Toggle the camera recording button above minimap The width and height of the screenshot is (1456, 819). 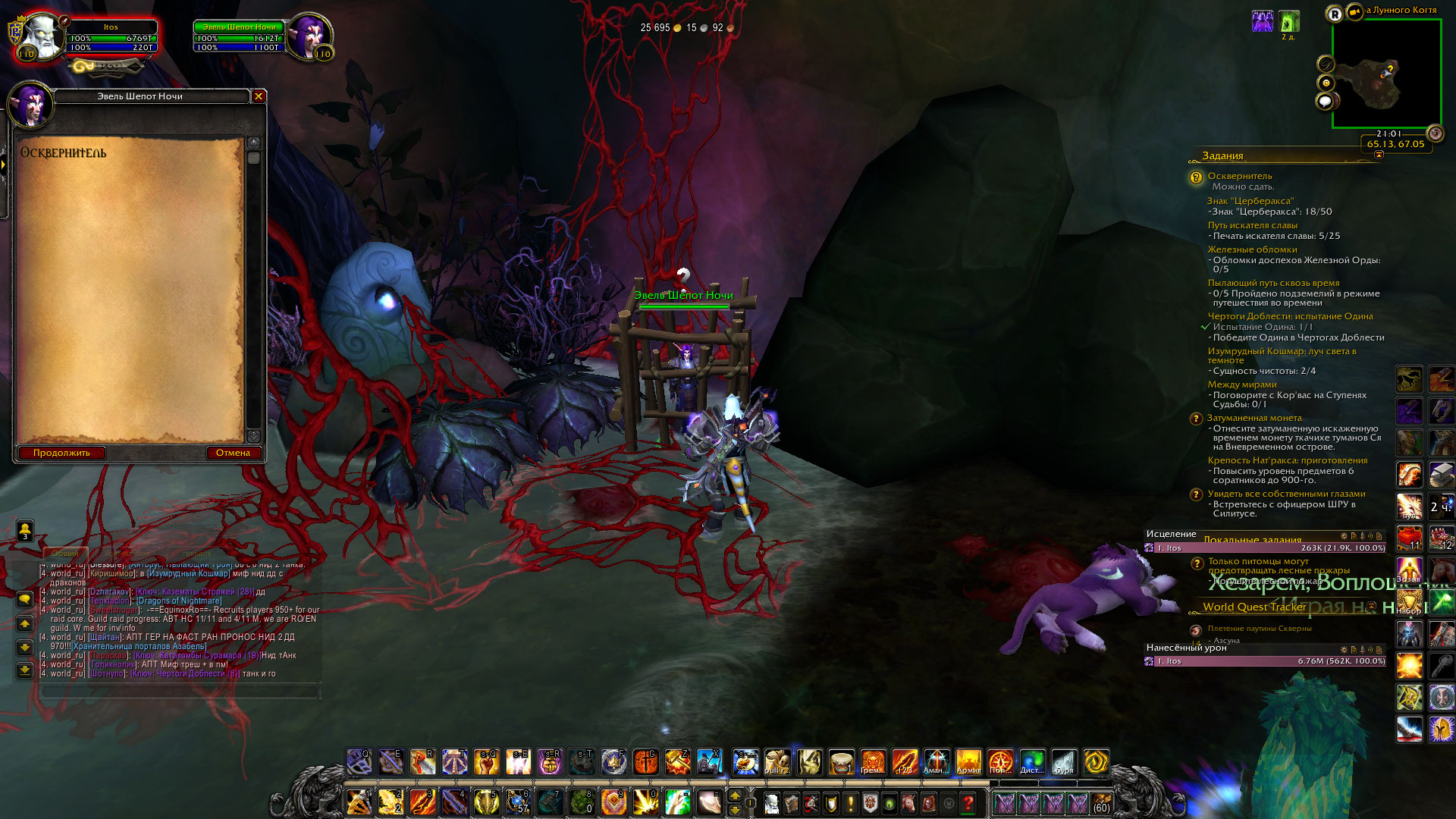point(1354,11)
